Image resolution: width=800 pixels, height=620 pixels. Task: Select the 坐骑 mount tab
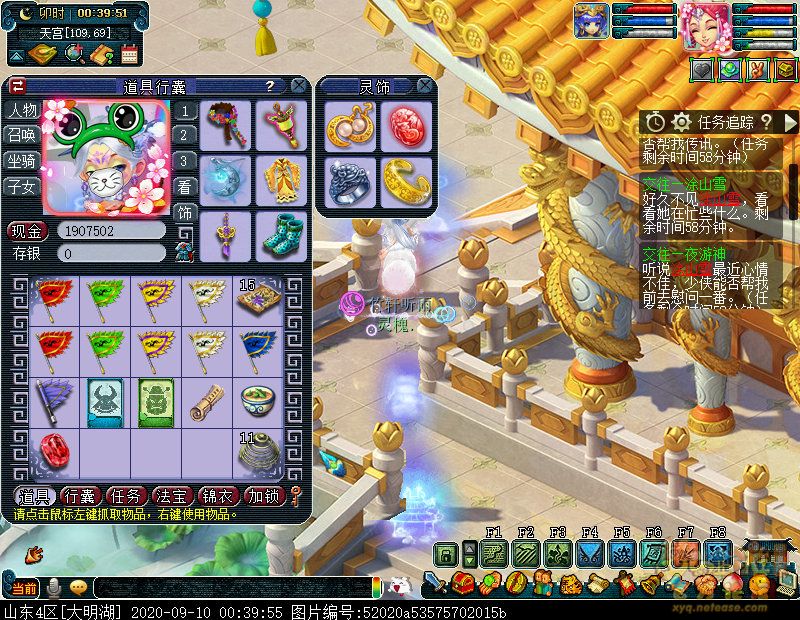click(22, 161)
